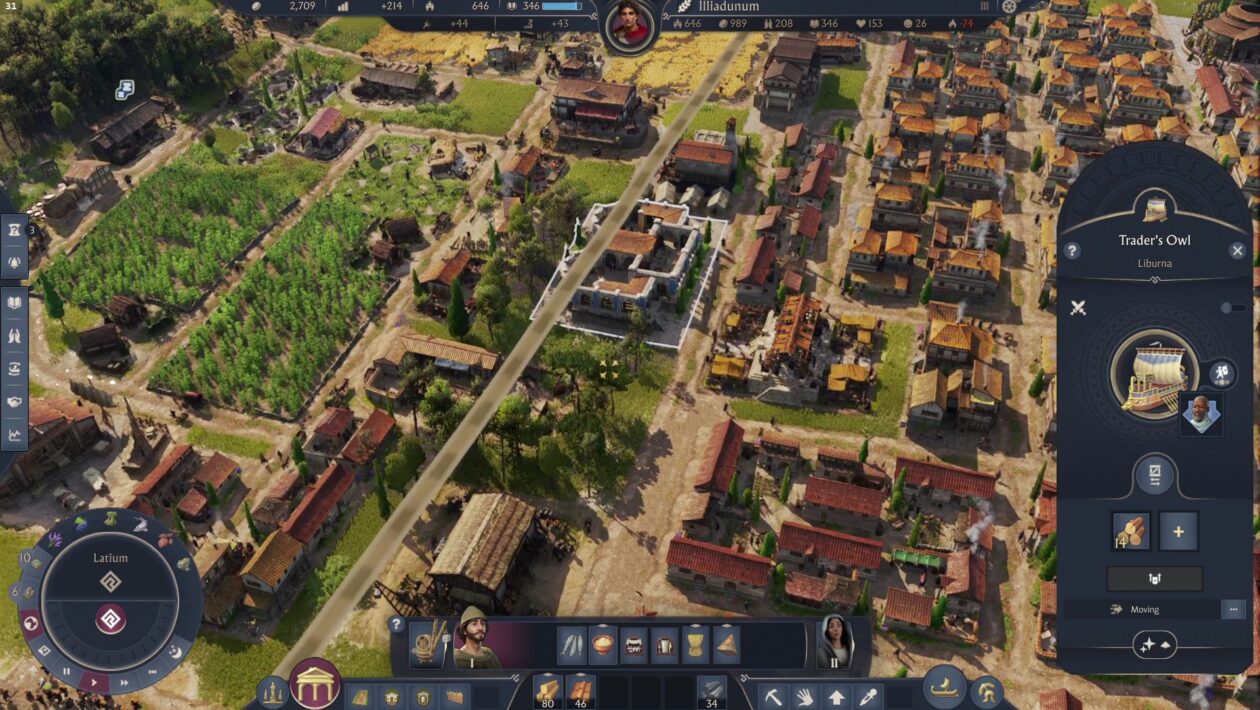This screenshot has width=1260, height=710.
Task: Select the timber cargo slot holding 14
Action: [x=1131, y=531]
